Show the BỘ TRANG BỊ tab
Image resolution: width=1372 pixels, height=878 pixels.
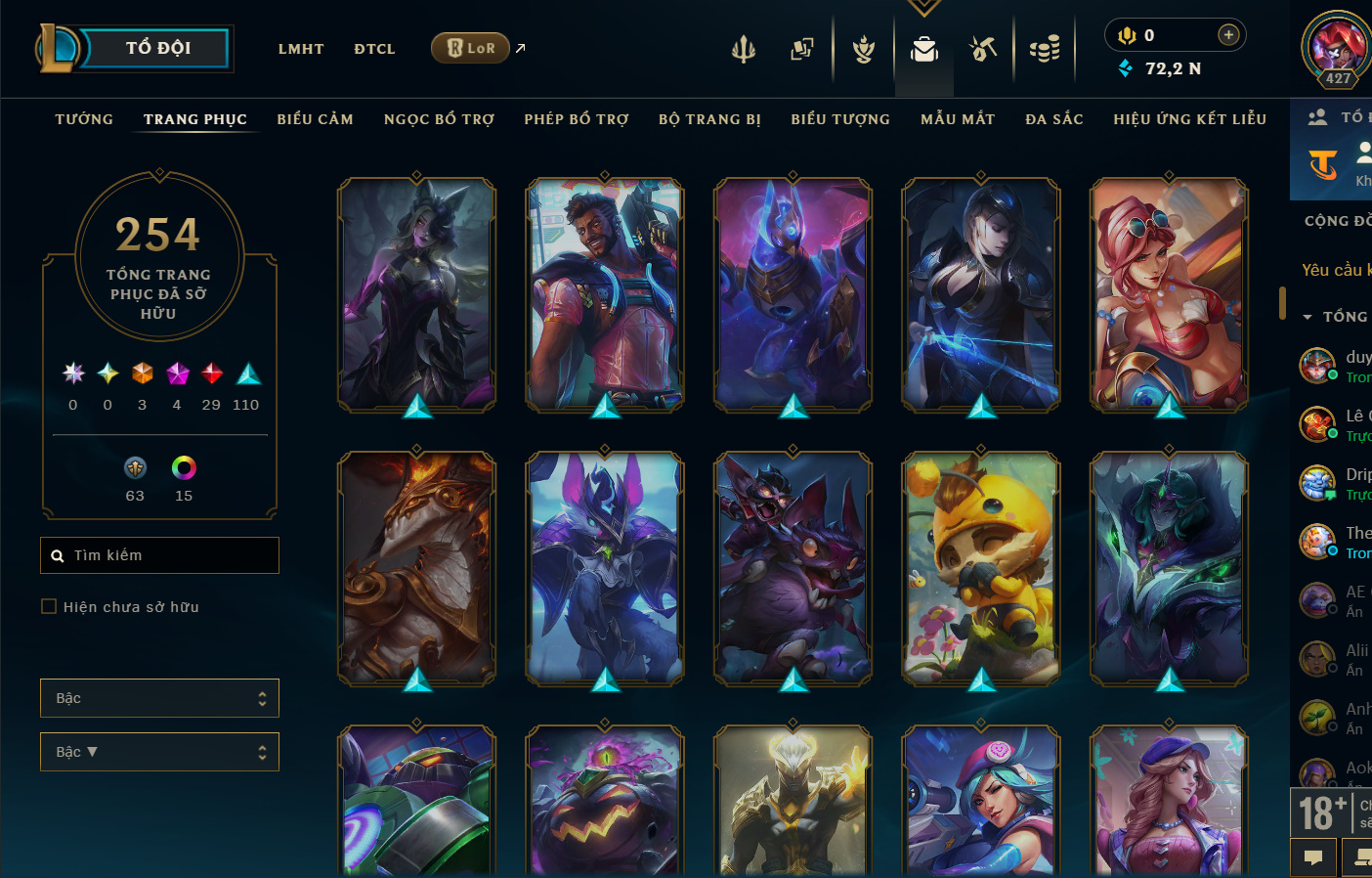coord(709,119)
